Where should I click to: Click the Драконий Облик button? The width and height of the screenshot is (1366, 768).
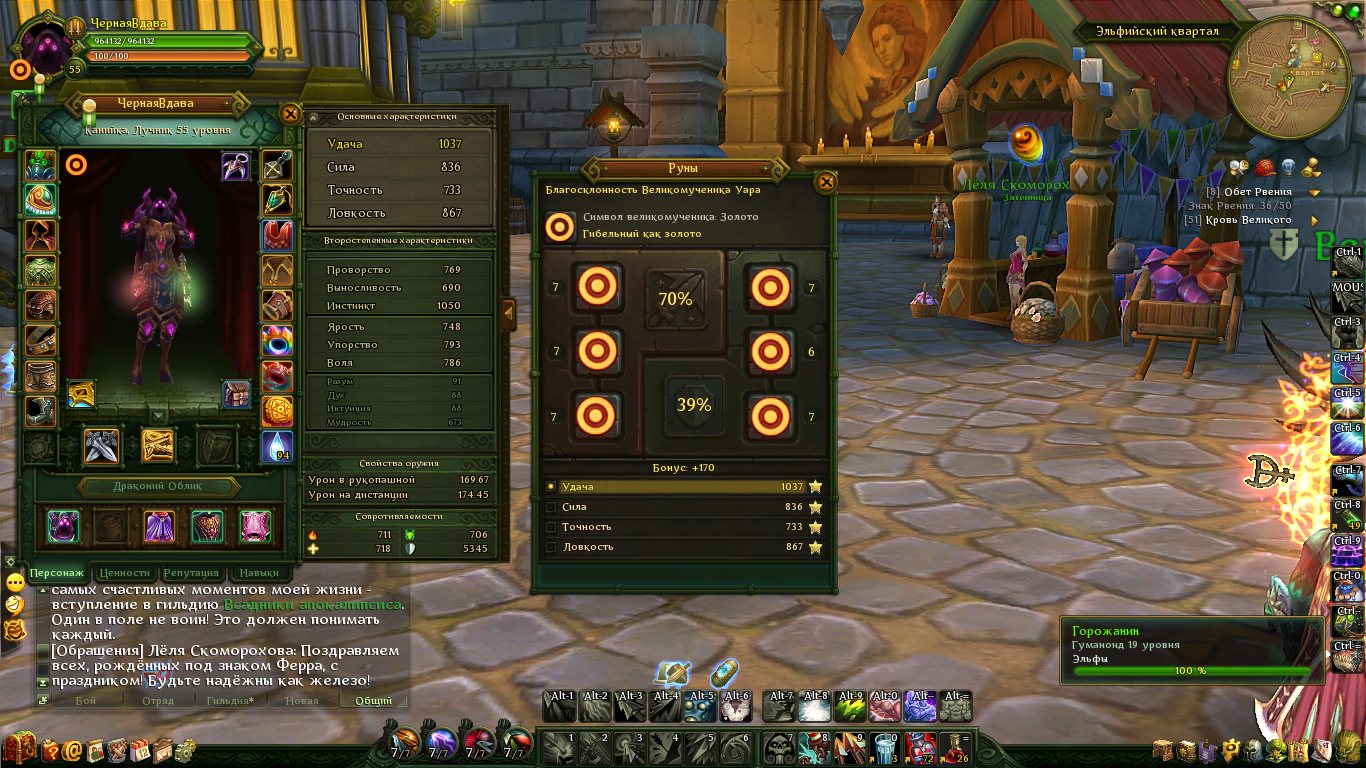click(x=159, y=487)
